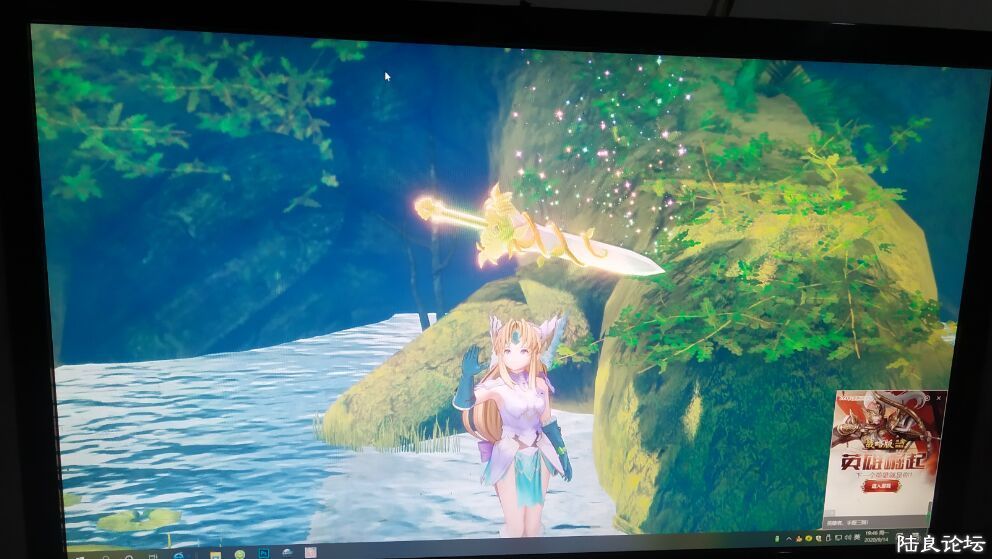Close the pop-up game advertisement
The height and width of the screenshot is (559, 992).
939,397
